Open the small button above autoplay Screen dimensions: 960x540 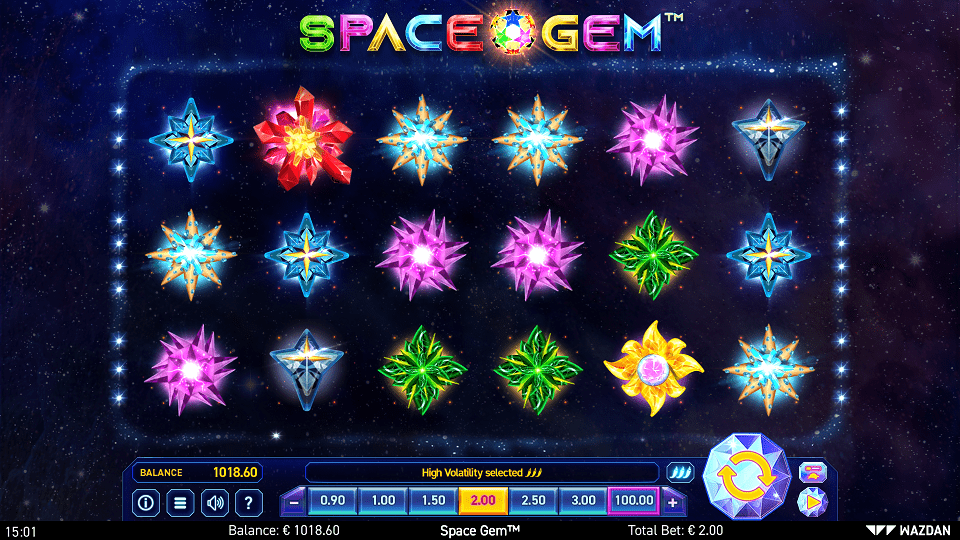[x=812, y=472]
